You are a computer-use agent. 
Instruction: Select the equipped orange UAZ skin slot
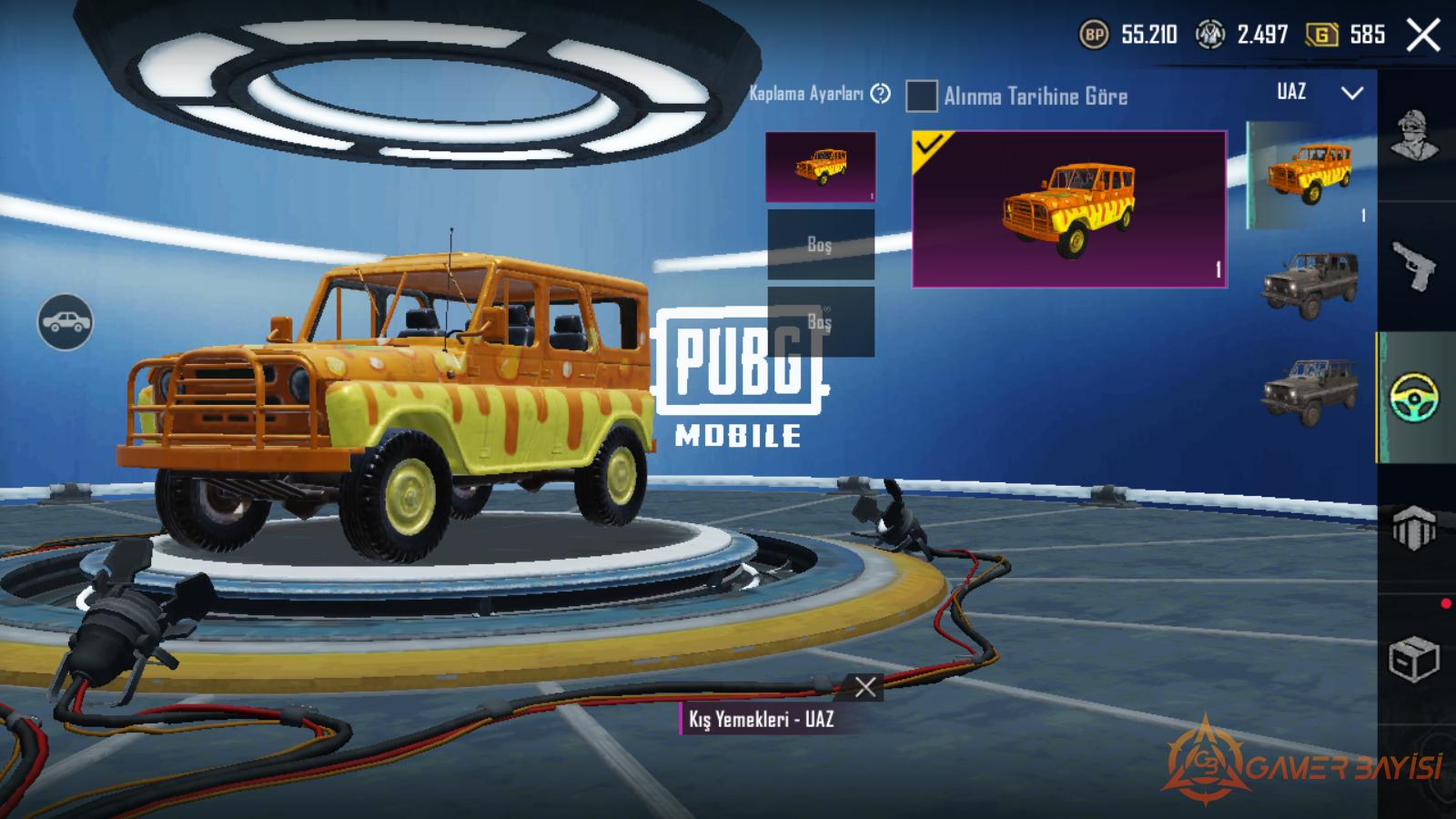click(x=821, y=167)
